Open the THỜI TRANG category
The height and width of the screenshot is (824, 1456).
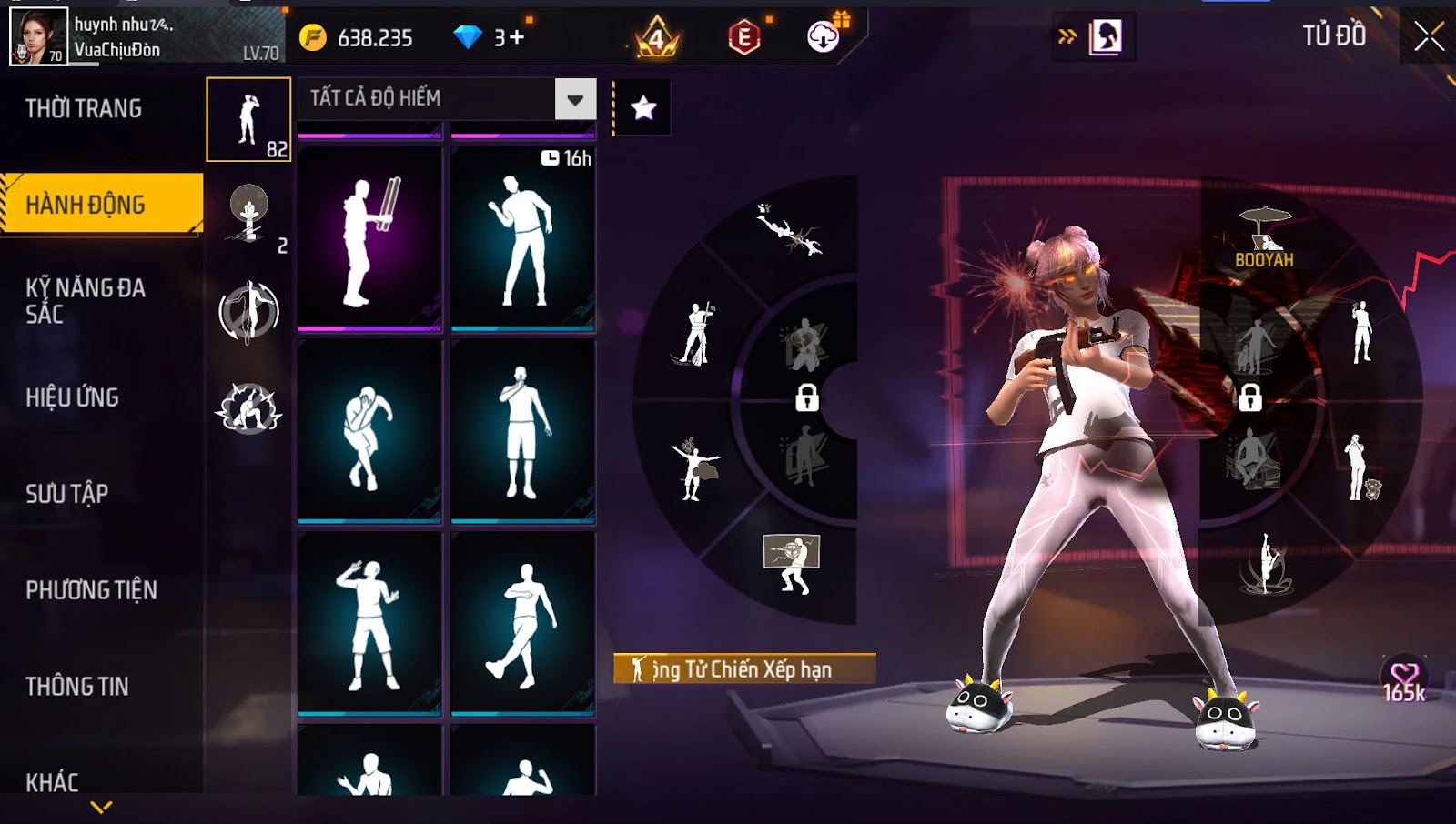point(84,109)
